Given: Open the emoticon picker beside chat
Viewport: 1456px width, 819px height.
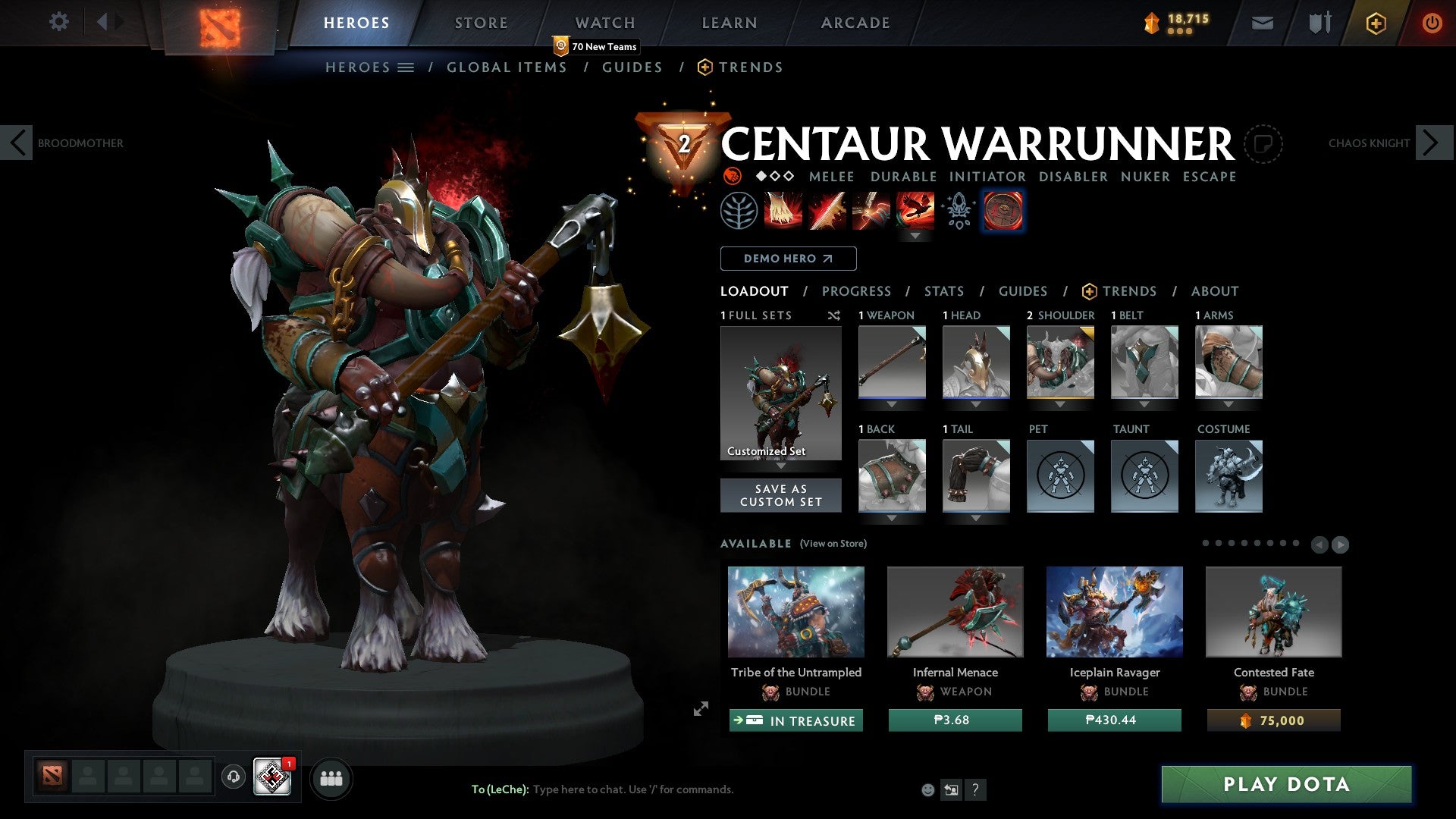Looking at the screenshot, I should [927, 789].
